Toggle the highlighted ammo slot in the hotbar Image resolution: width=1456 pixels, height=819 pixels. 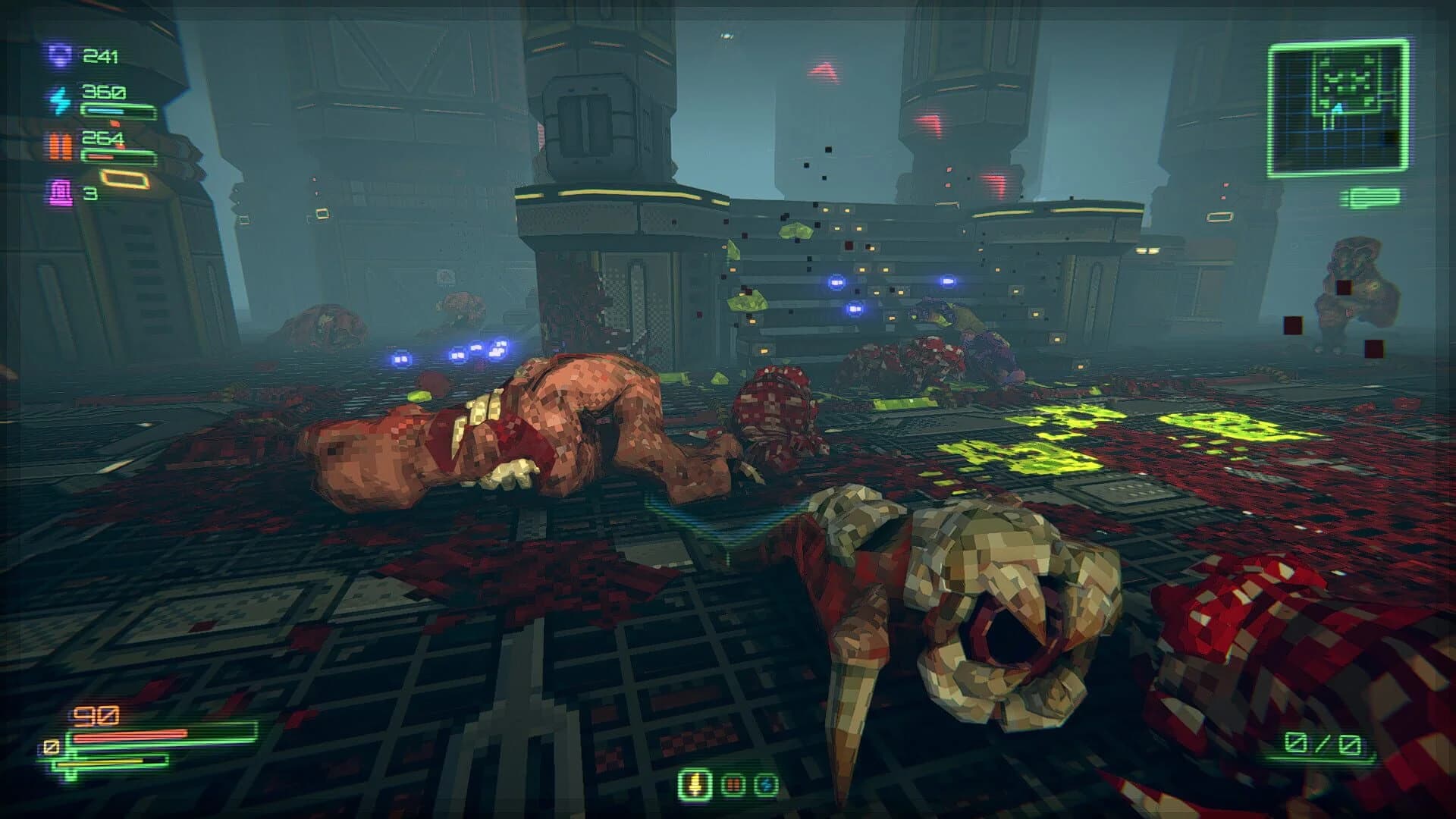point(695,783)
